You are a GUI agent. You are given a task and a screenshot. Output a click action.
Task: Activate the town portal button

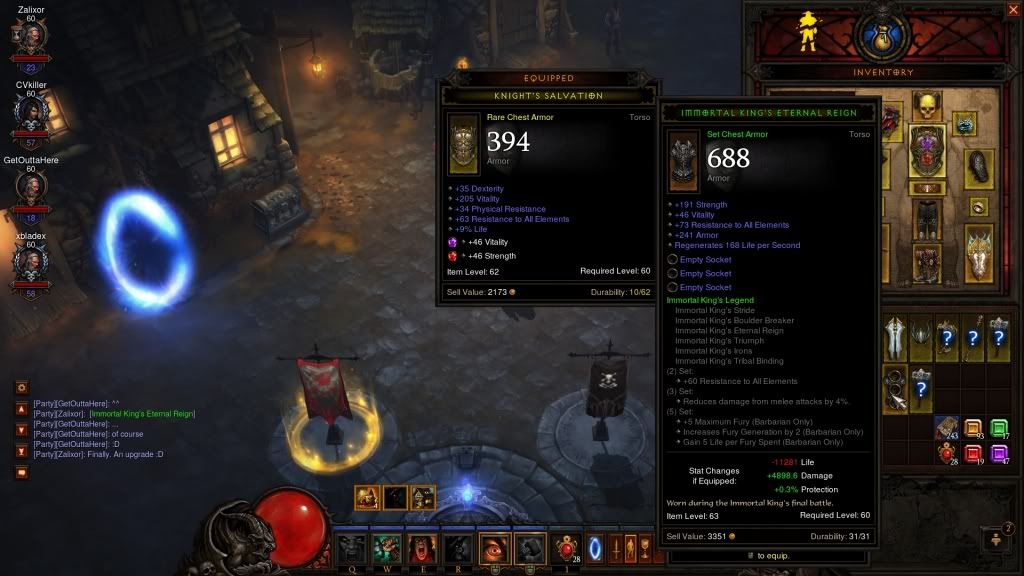595,547
